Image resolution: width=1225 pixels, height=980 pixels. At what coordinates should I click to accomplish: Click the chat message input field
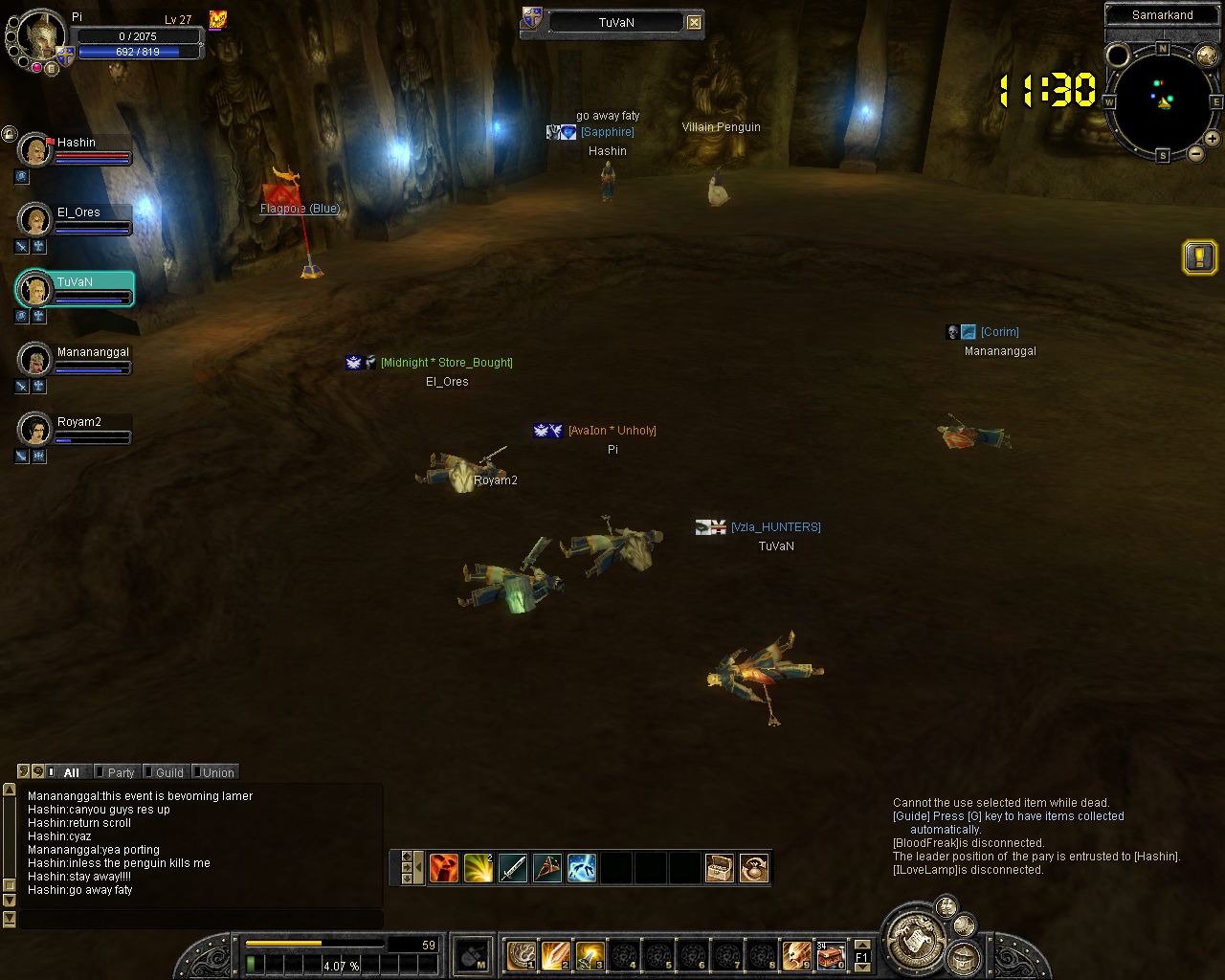coord(201,919)
